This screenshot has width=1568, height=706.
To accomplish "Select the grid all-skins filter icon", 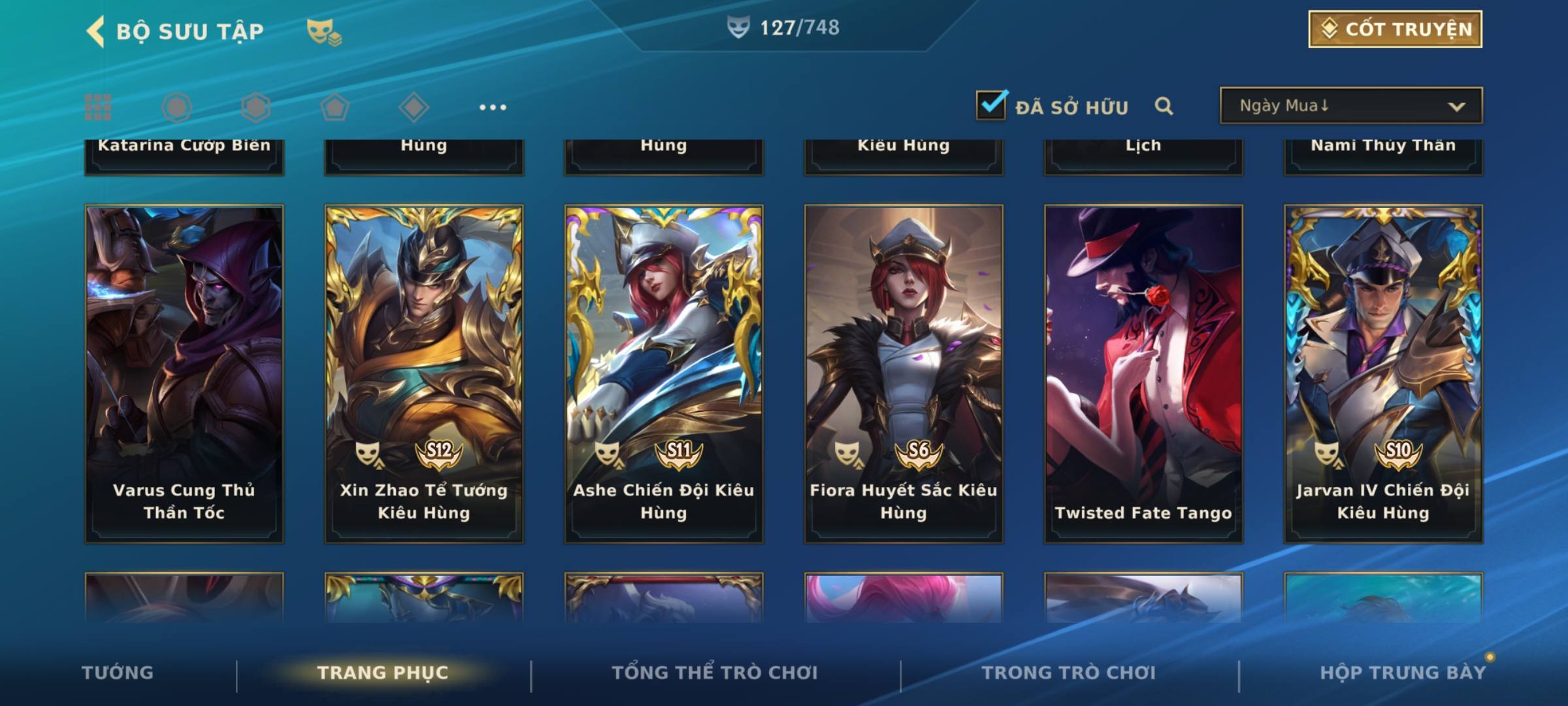I will click(98, 107).
